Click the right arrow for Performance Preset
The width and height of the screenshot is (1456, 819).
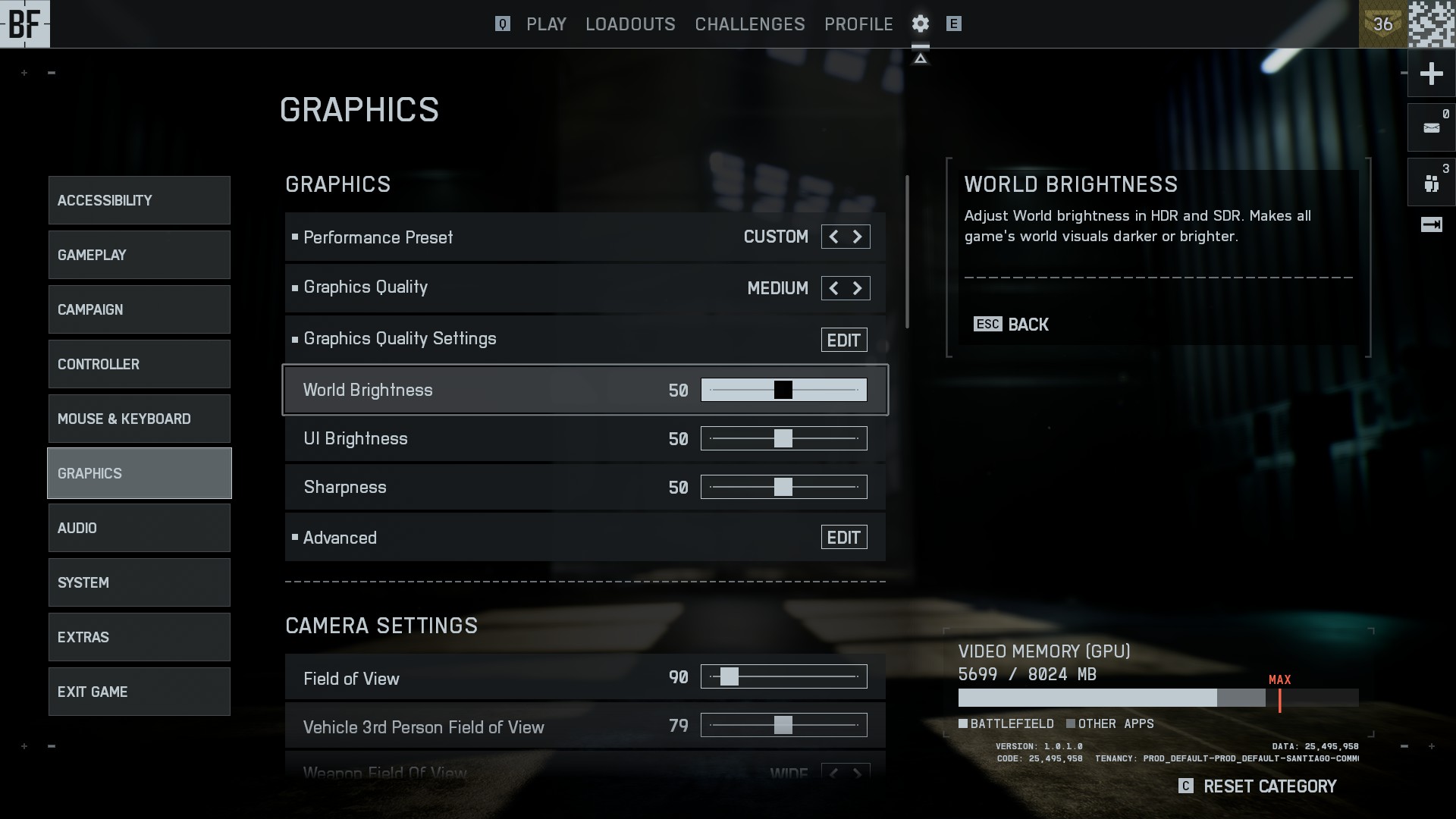point(858,237)
